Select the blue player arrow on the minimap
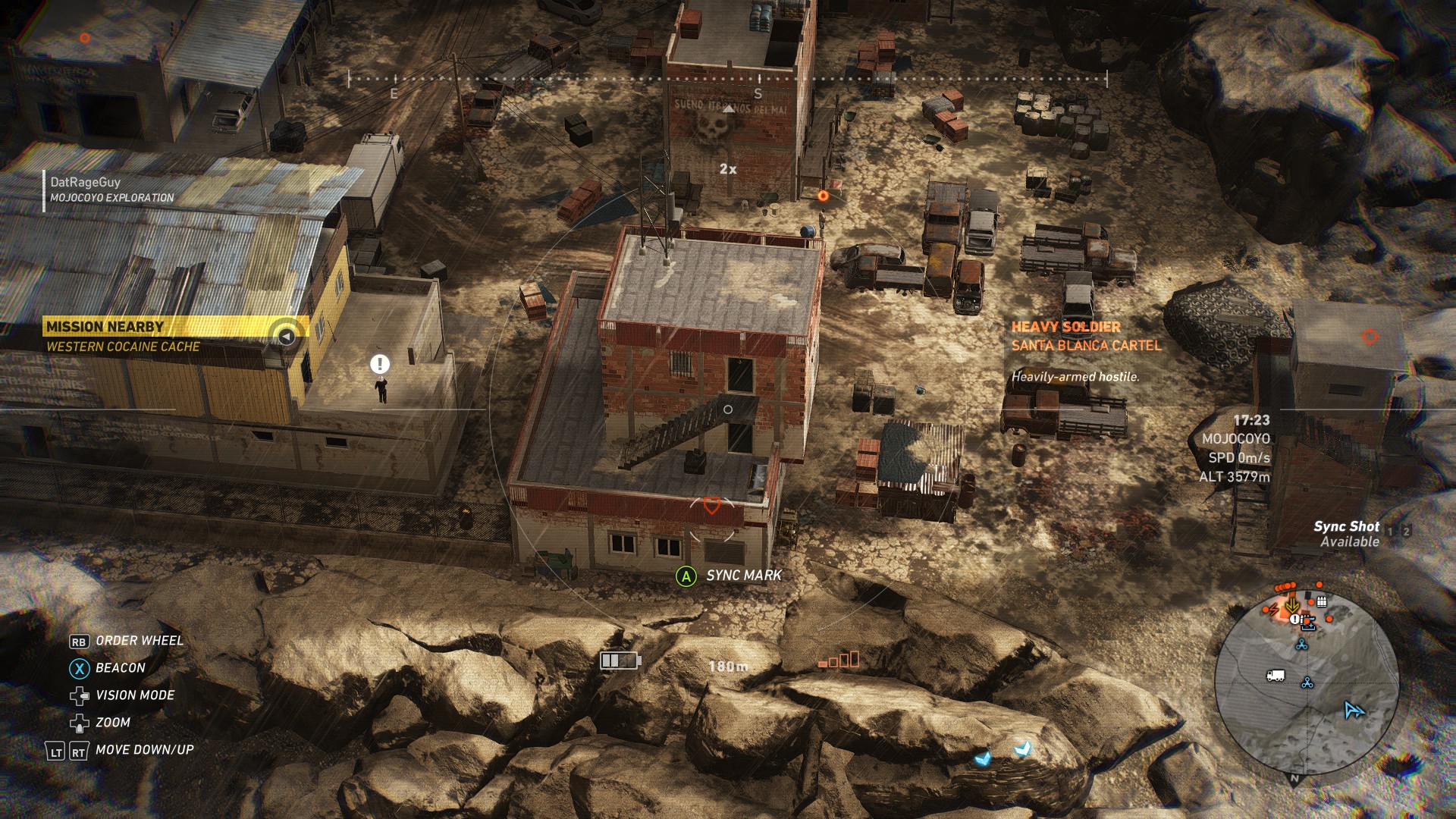This screenshot has height=819, width=1456. pyautogui.click(x=1354, y=710)
